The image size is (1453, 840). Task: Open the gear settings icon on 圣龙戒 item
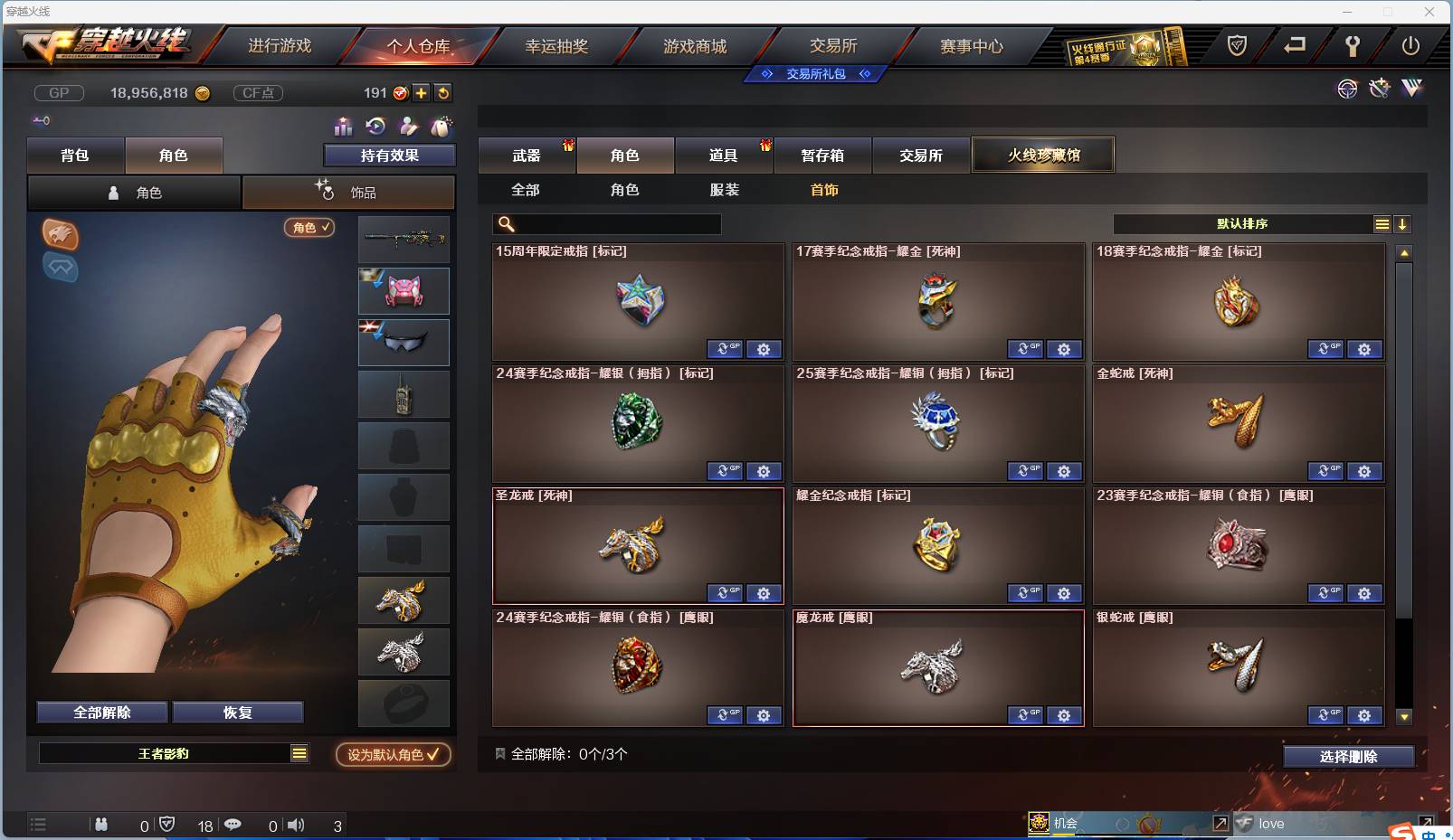(764, 593)
